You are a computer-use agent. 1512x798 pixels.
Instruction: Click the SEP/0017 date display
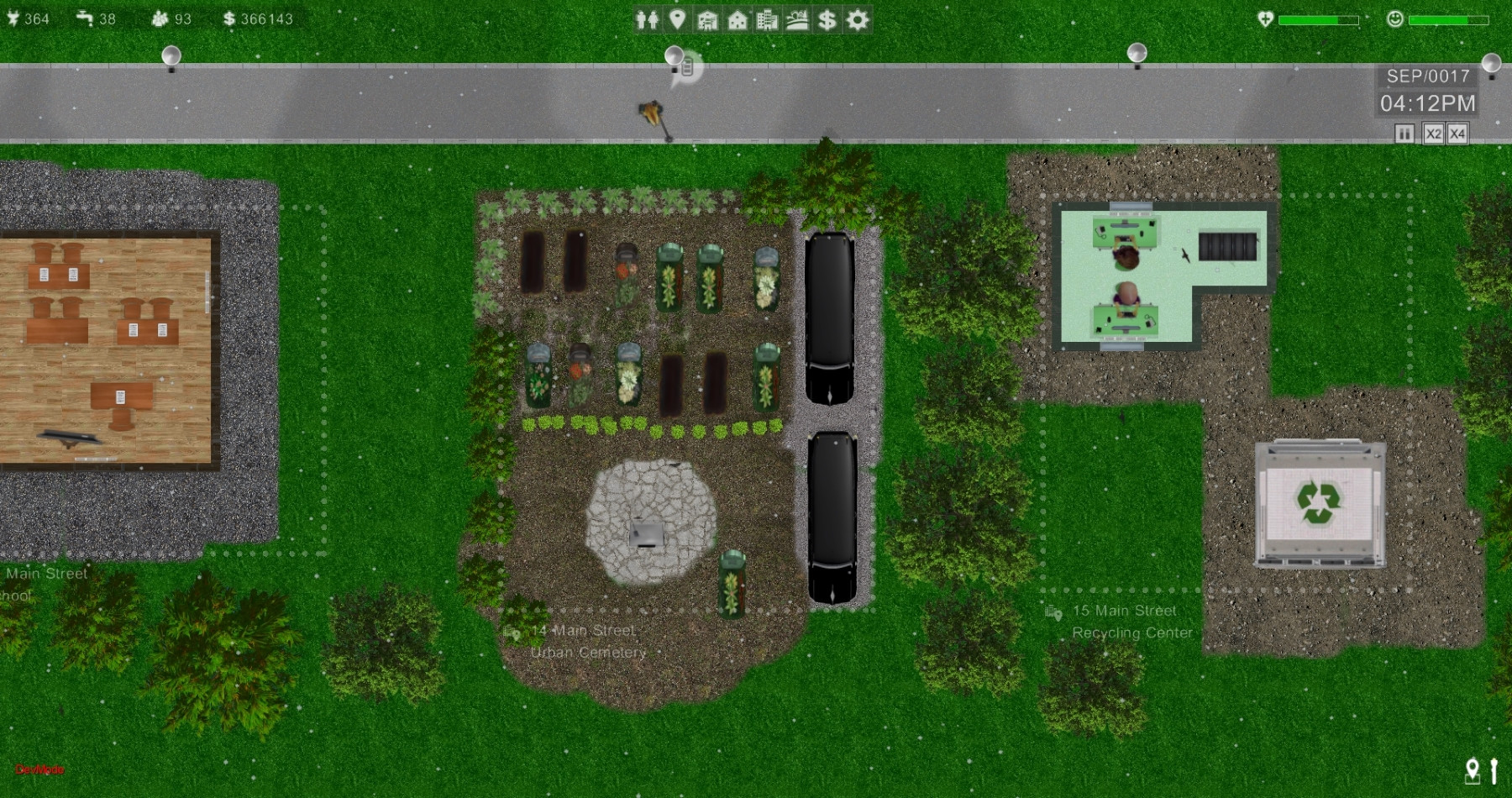click(1427, 76)
